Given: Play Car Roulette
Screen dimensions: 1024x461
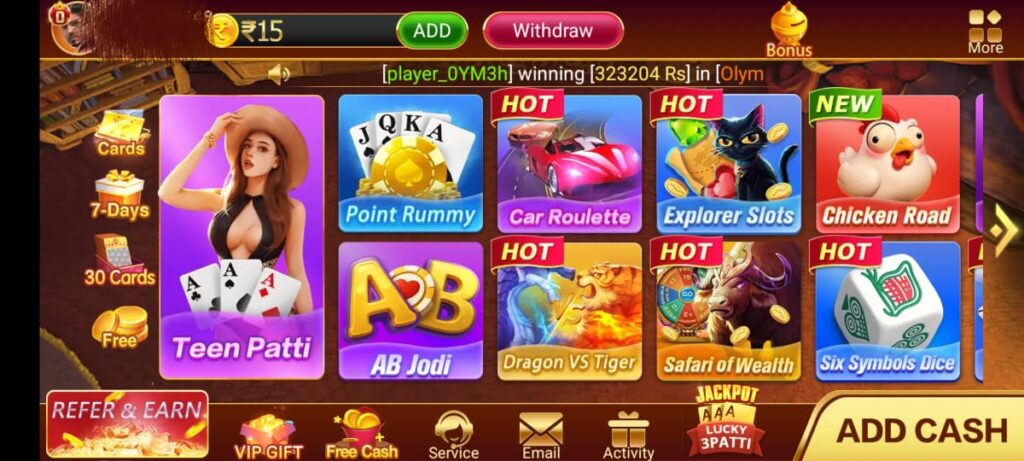Looking at the screenshot, I should (569, 163).
